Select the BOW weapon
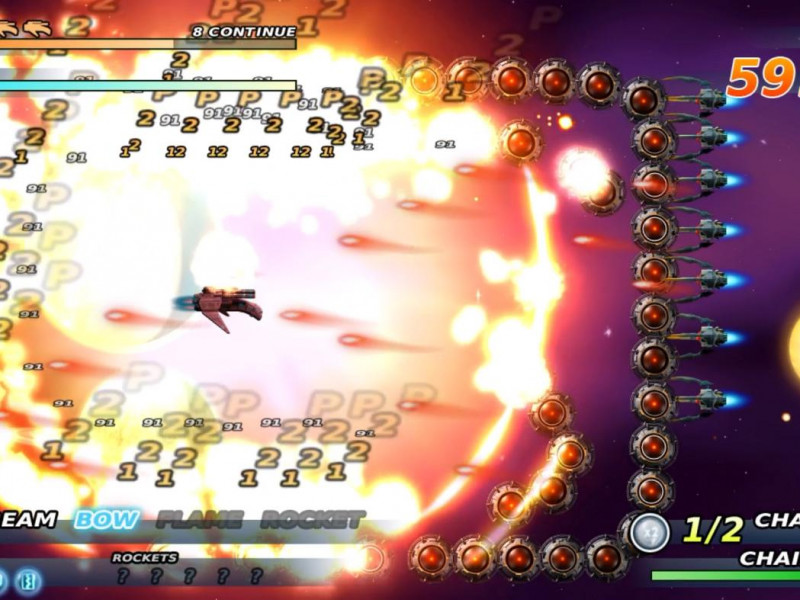800x600 pixels. pyautogui.click(x=107, y=520)
